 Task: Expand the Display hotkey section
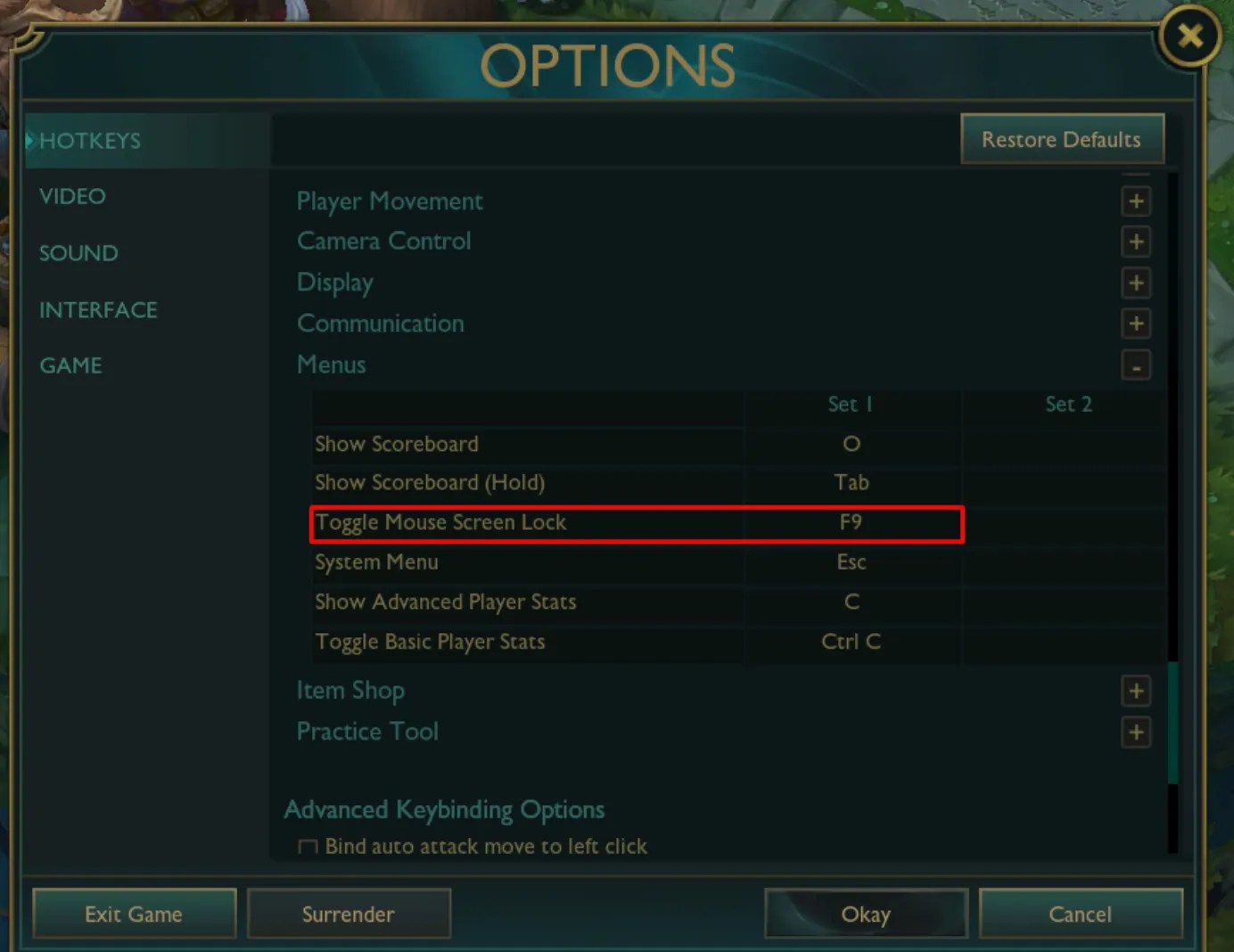(1136, 283)
